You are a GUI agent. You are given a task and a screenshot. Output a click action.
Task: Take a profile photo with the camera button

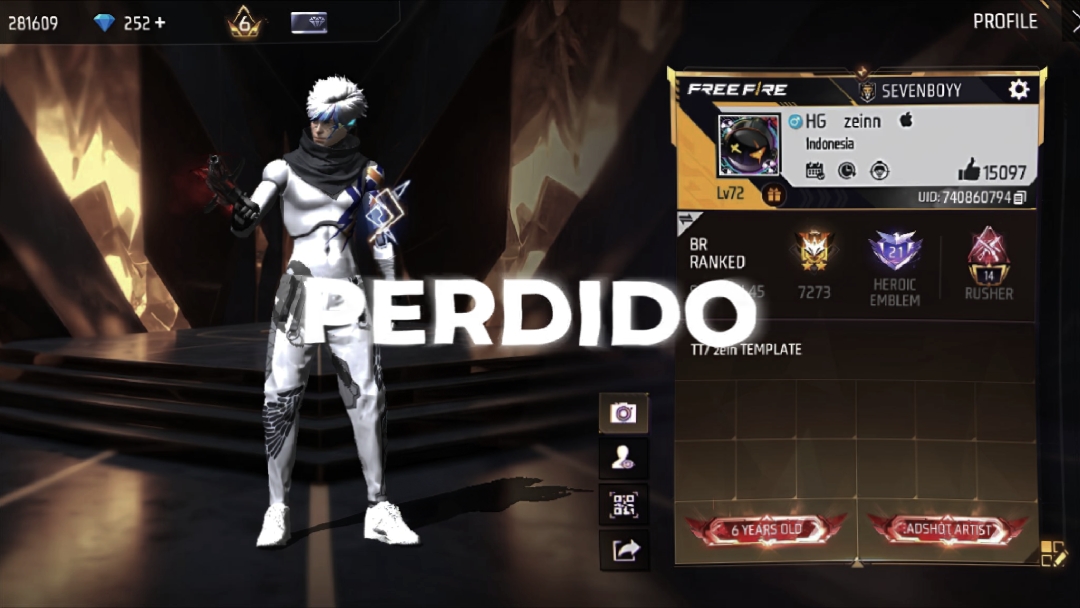pos(623,412)
